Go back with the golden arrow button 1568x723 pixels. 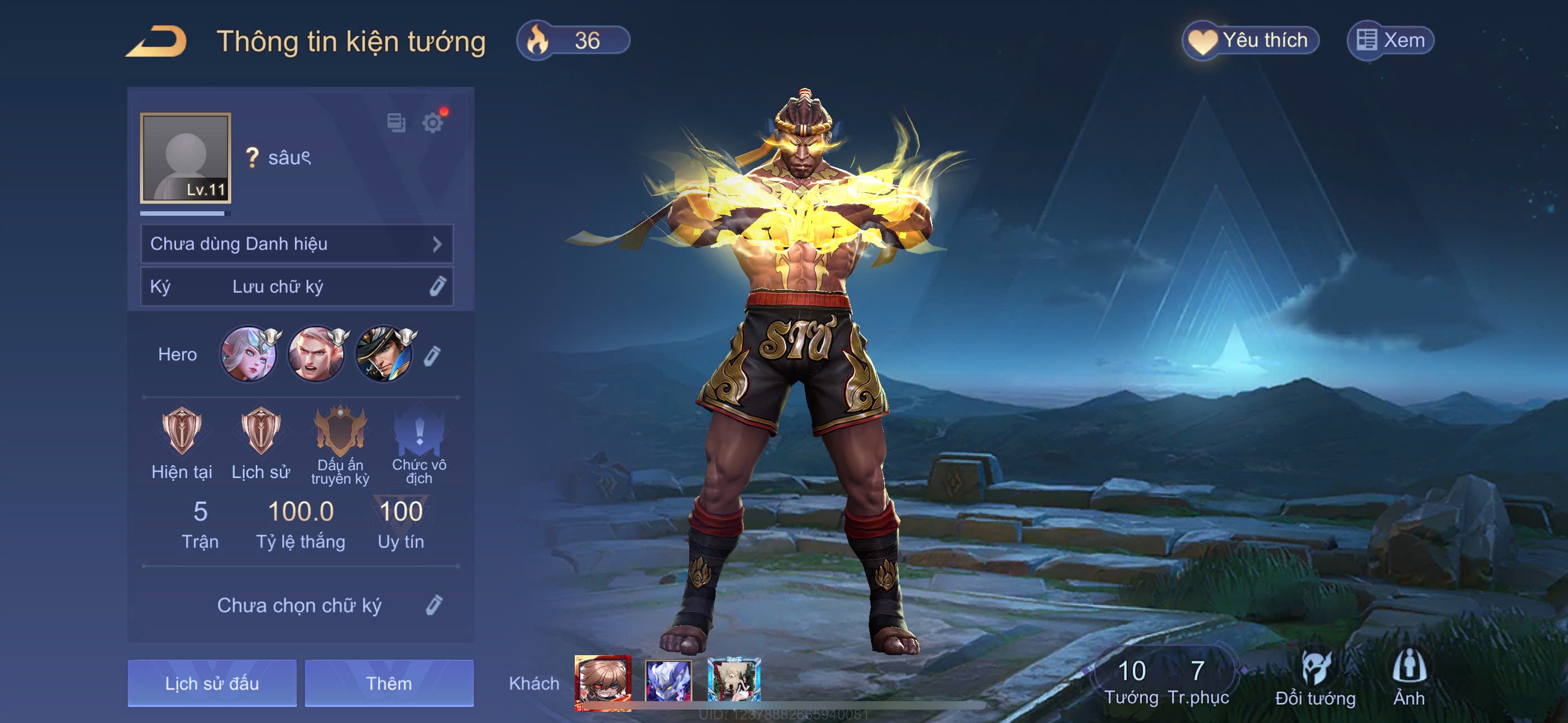click(x=156, y=41)
